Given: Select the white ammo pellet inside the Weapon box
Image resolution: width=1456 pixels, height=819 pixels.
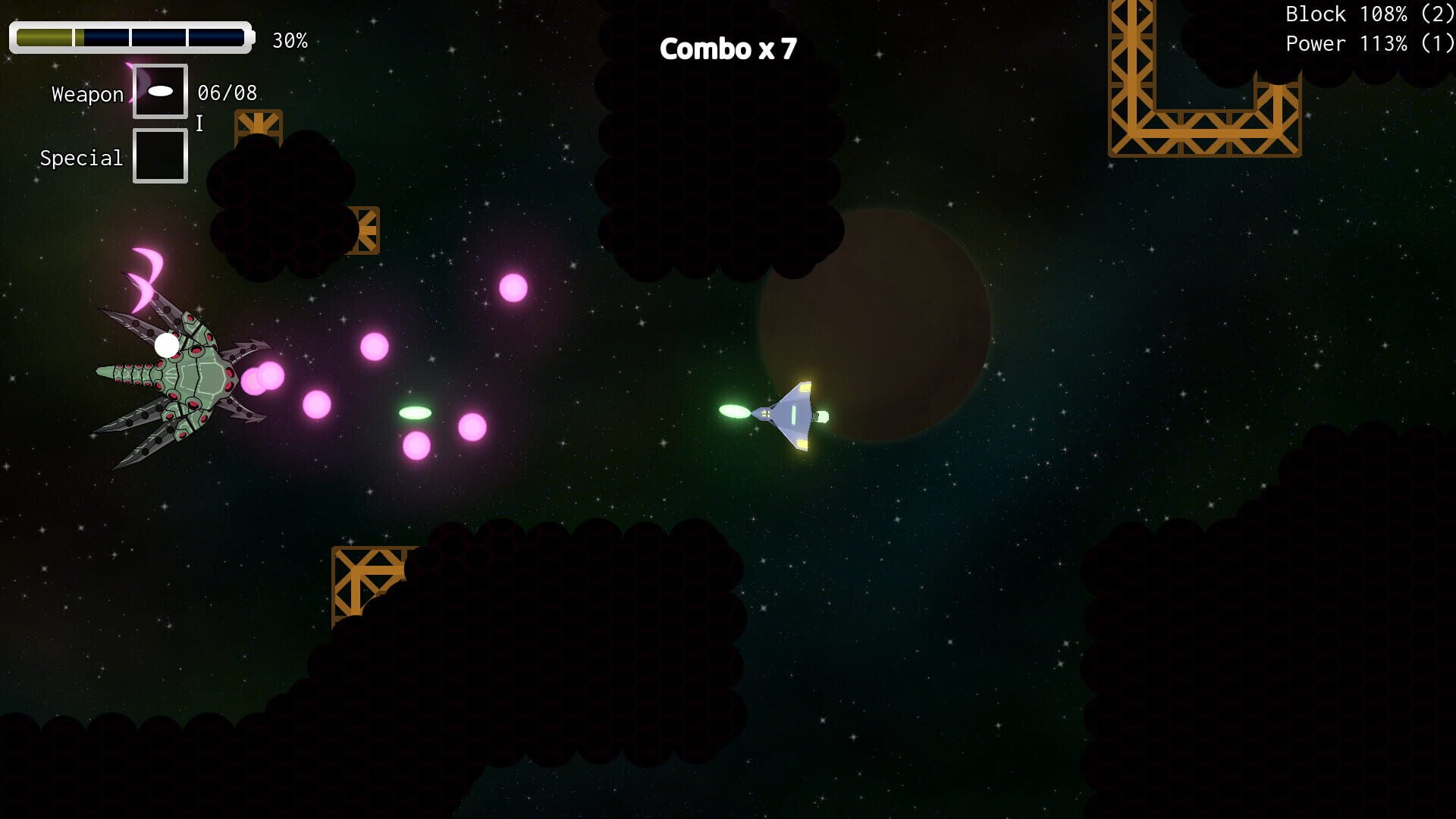Looking at the screenshot, I should pos(161,90).
